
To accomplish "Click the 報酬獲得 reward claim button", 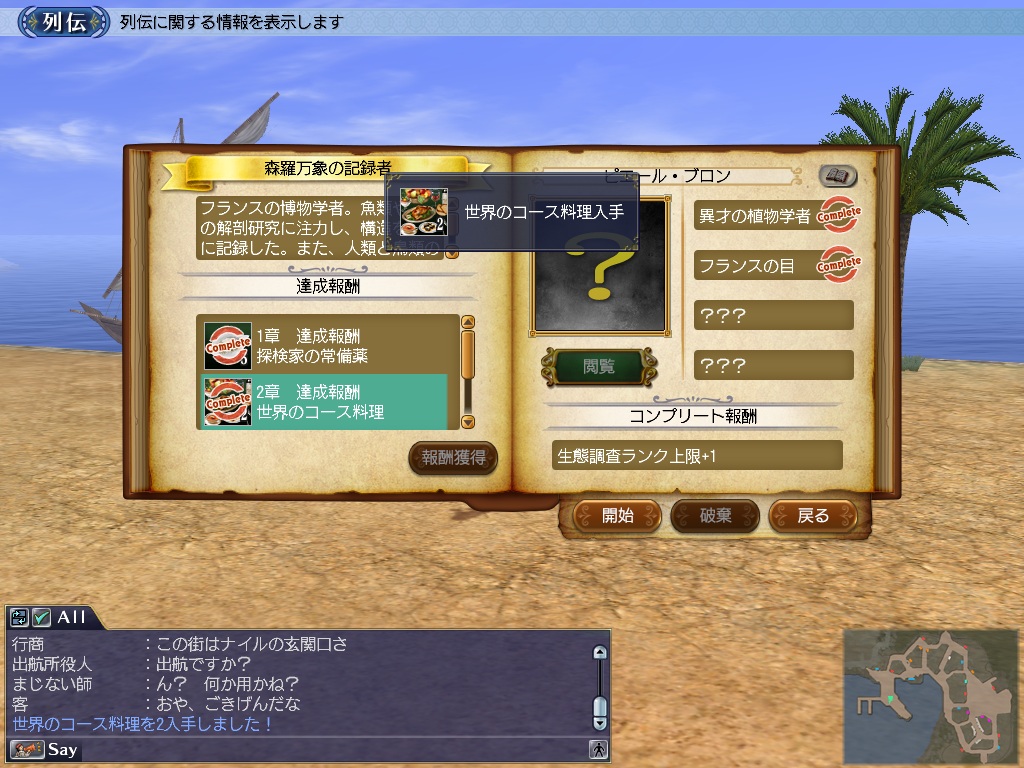I will [x=453, y=458].
